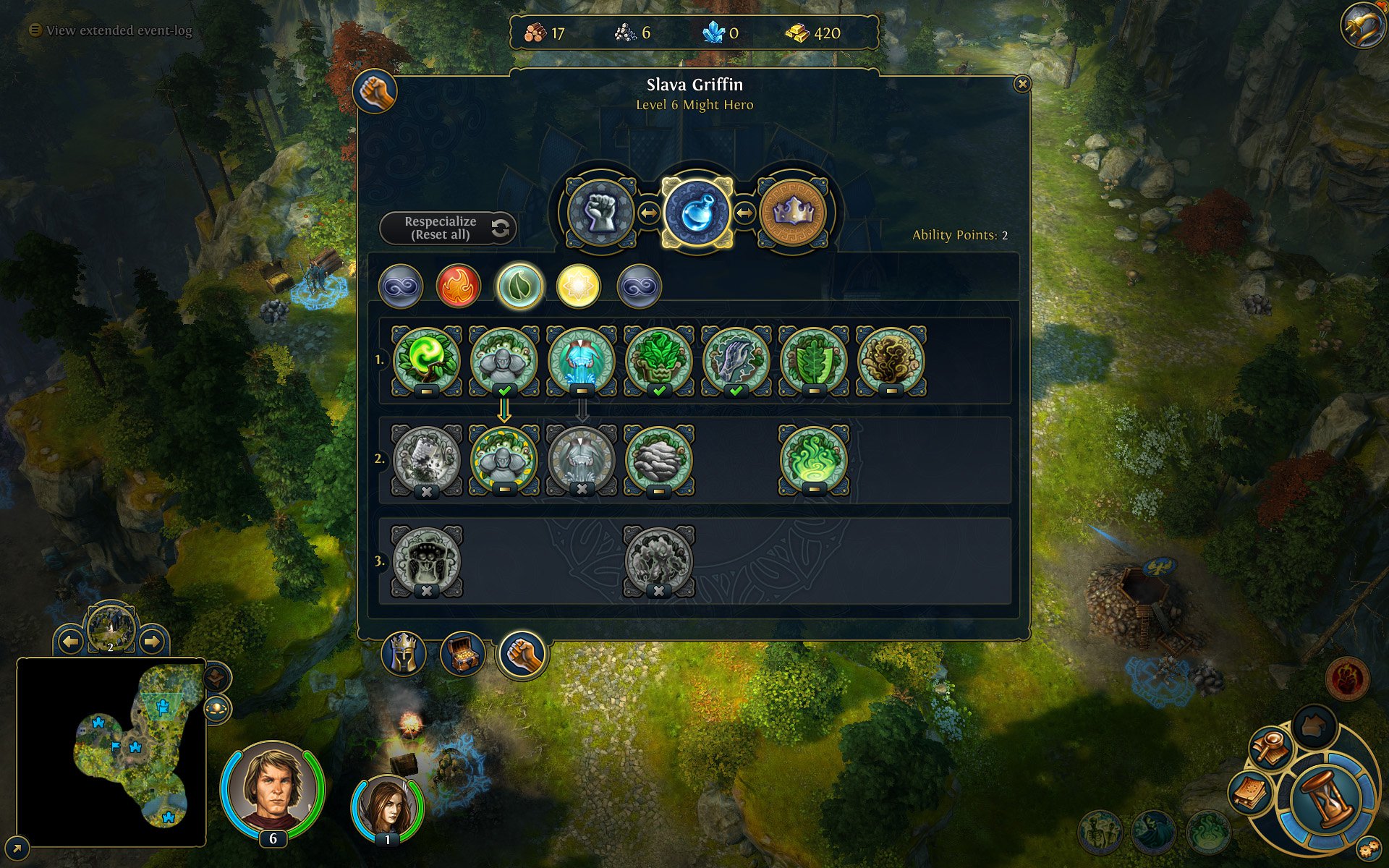Select the male hero portrait
This screenshot has height=868, width=1389.
pos(273,787)
